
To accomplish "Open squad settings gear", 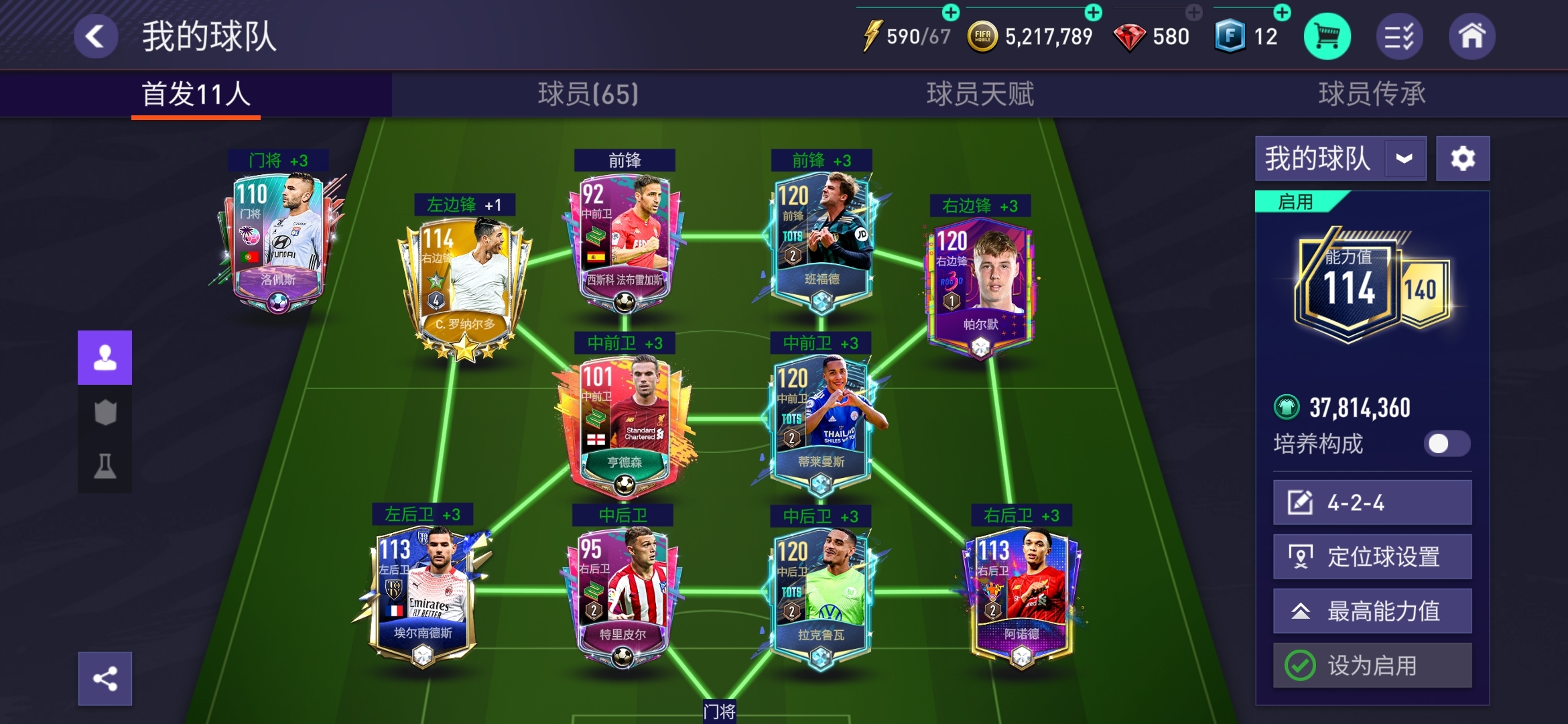I will (1463, 159).
